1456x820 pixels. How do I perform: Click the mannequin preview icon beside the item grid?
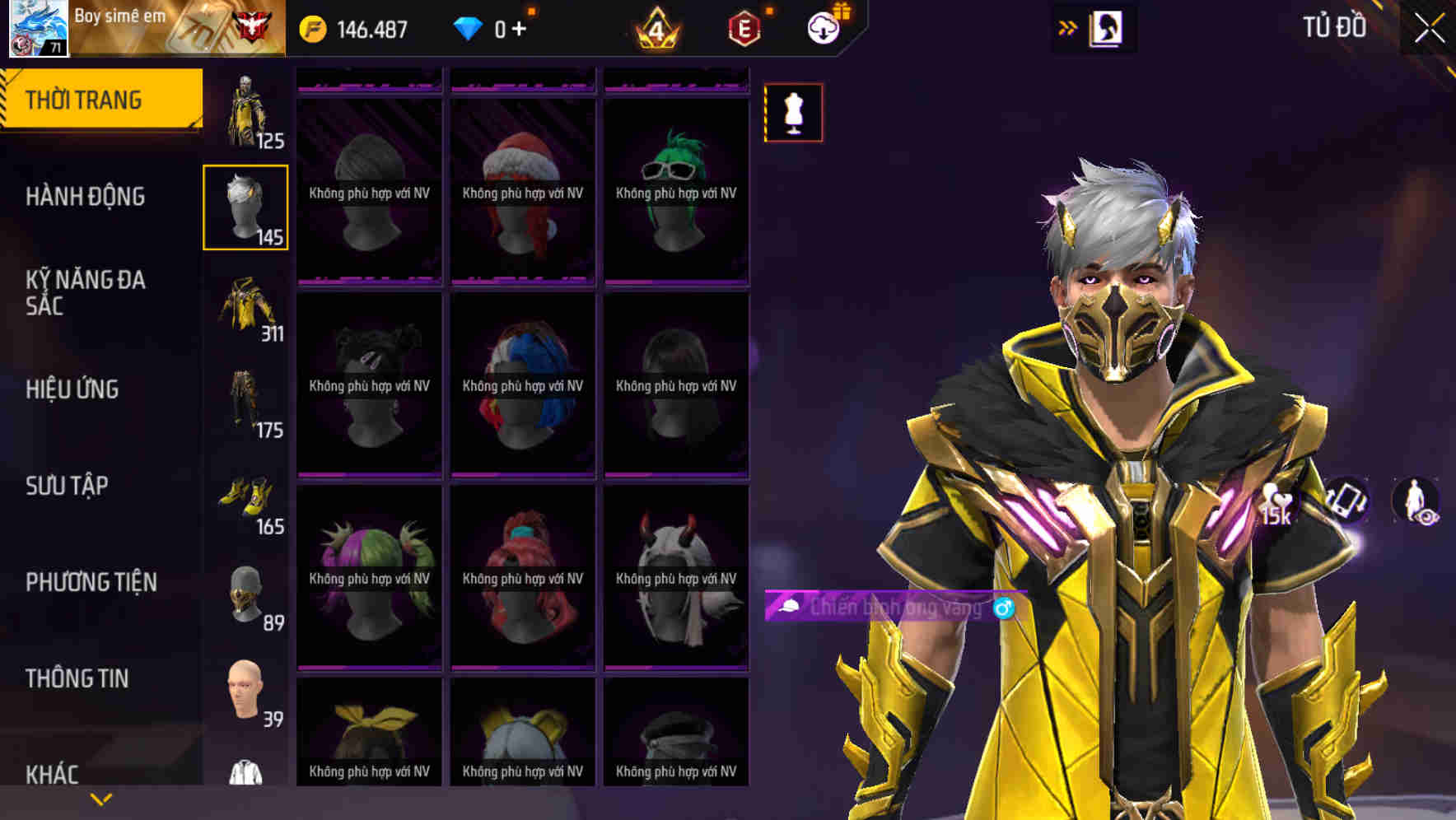click(x=792, y=113)
